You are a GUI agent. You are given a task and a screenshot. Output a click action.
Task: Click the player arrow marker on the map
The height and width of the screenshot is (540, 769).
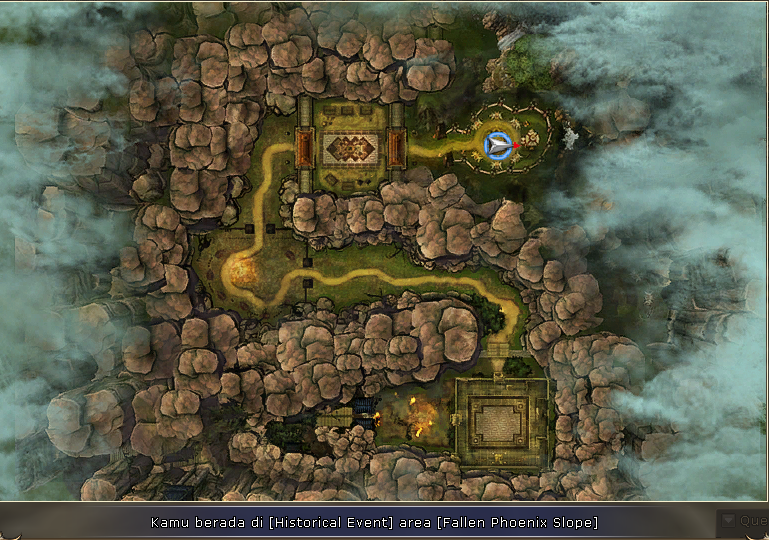pyautogui.click(x=498, y=145)
